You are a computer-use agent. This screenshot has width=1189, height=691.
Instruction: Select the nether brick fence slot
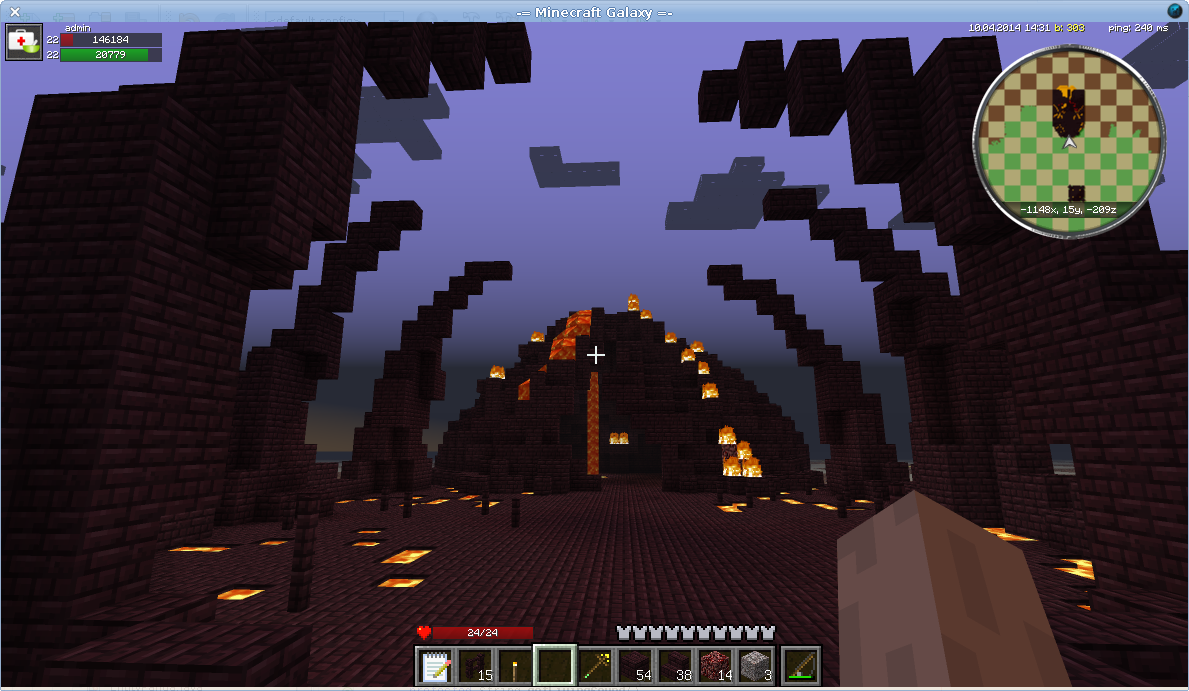pyautogui.click(x=475, y=665)
